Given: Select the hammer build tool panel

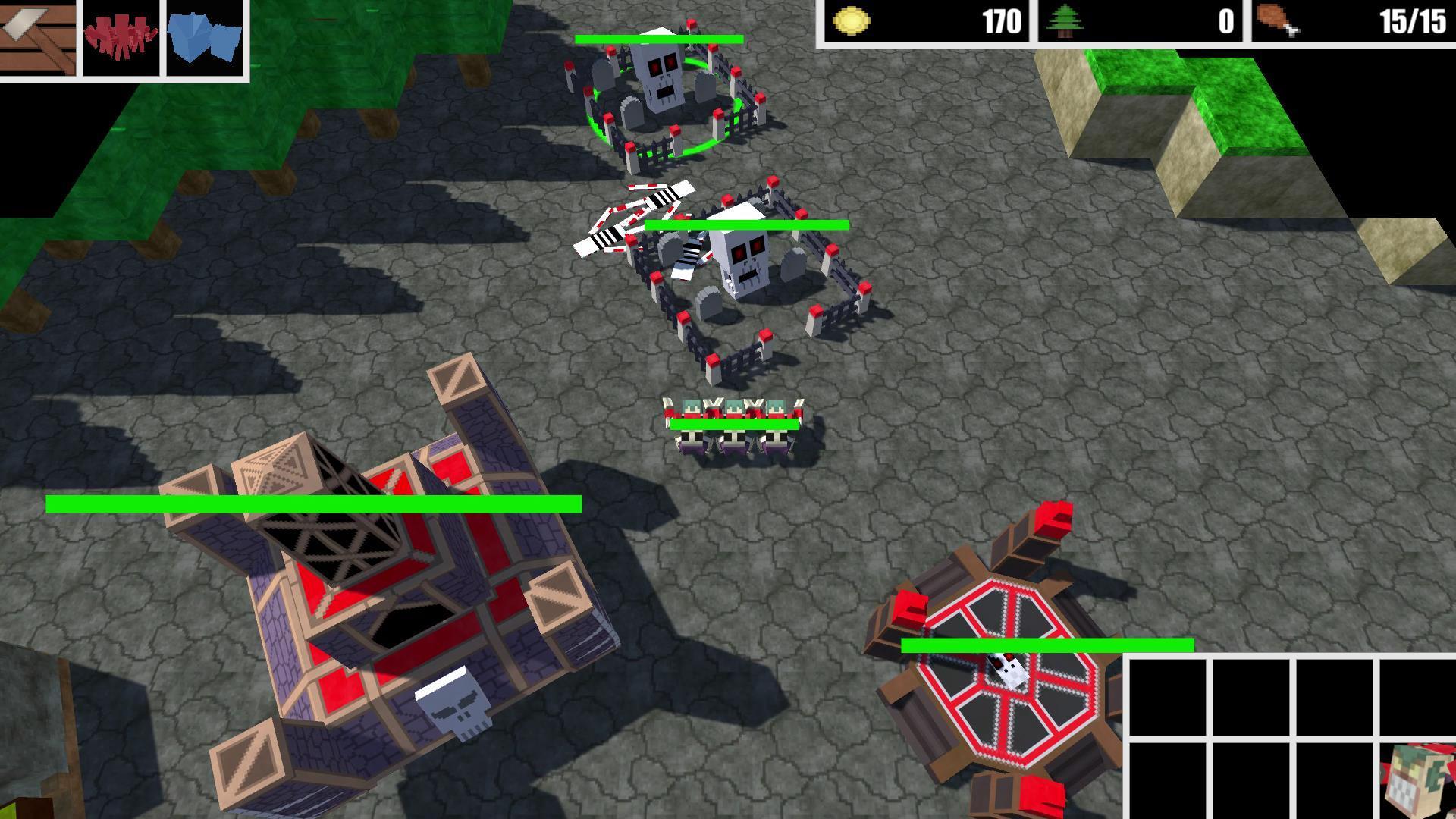Looking at the screenshot, I should [38, 38].
